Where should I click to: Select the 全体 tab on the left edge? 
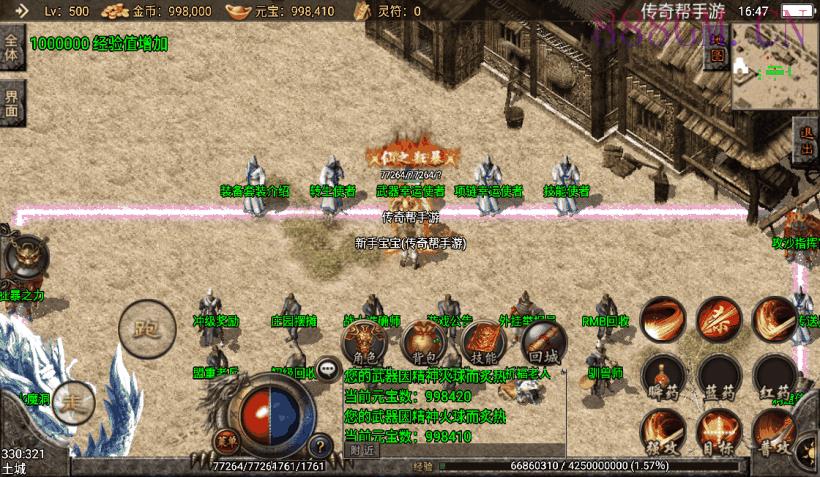tap(11, 48)
